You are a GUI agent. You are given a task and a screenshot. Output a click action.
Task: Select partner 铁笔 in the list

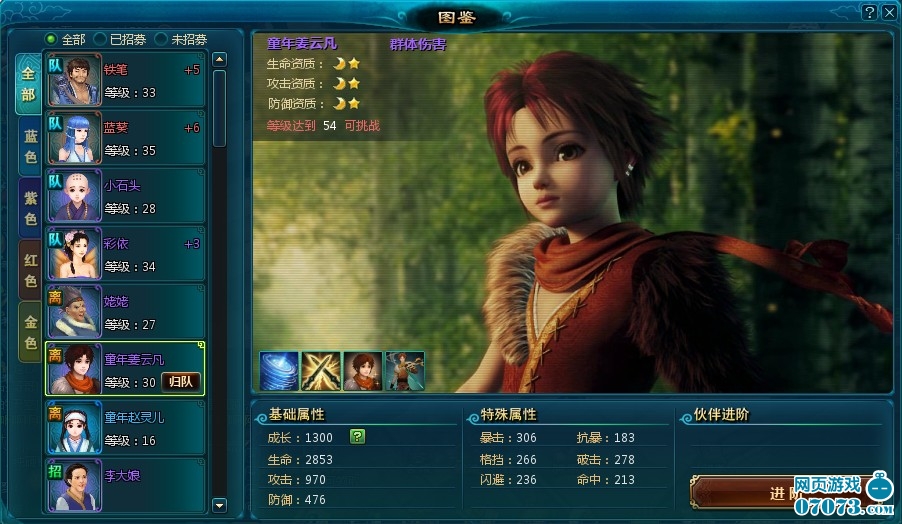pos(125,81)
